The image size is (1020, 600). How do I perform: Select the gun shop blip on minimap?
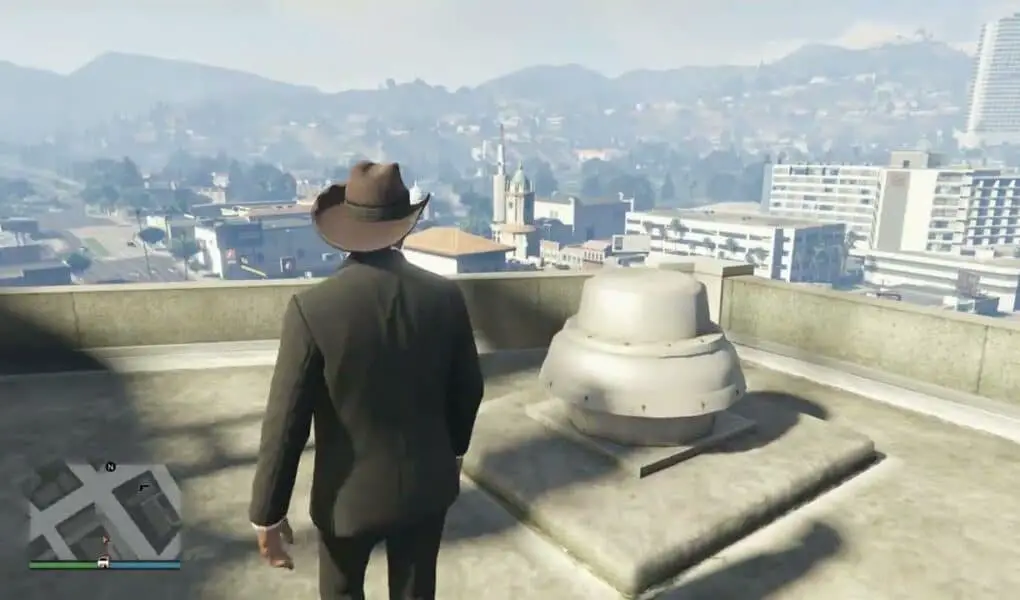143,487
